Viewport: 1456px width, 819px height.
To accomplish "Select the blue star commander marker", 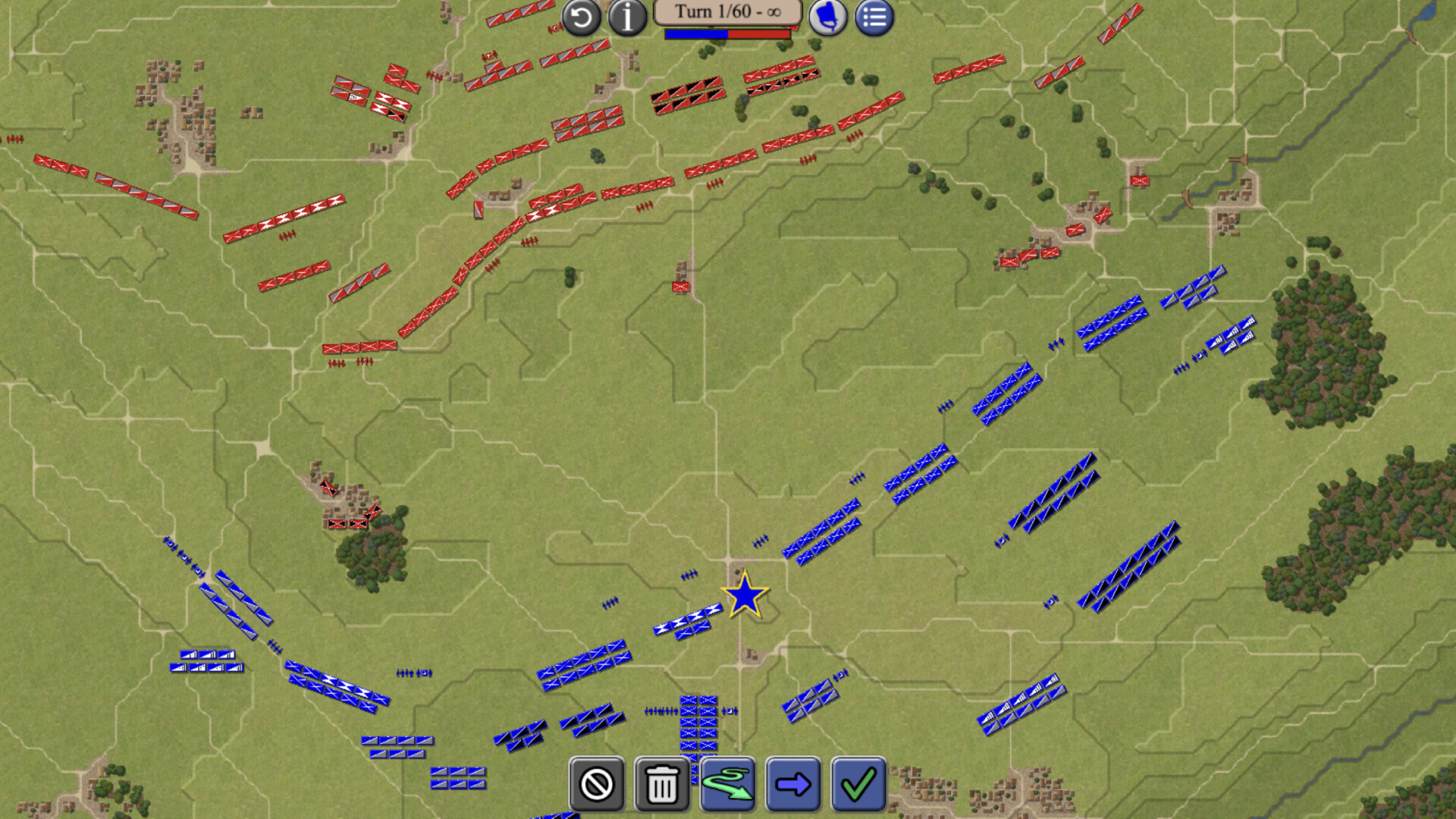I will (745, 600).
